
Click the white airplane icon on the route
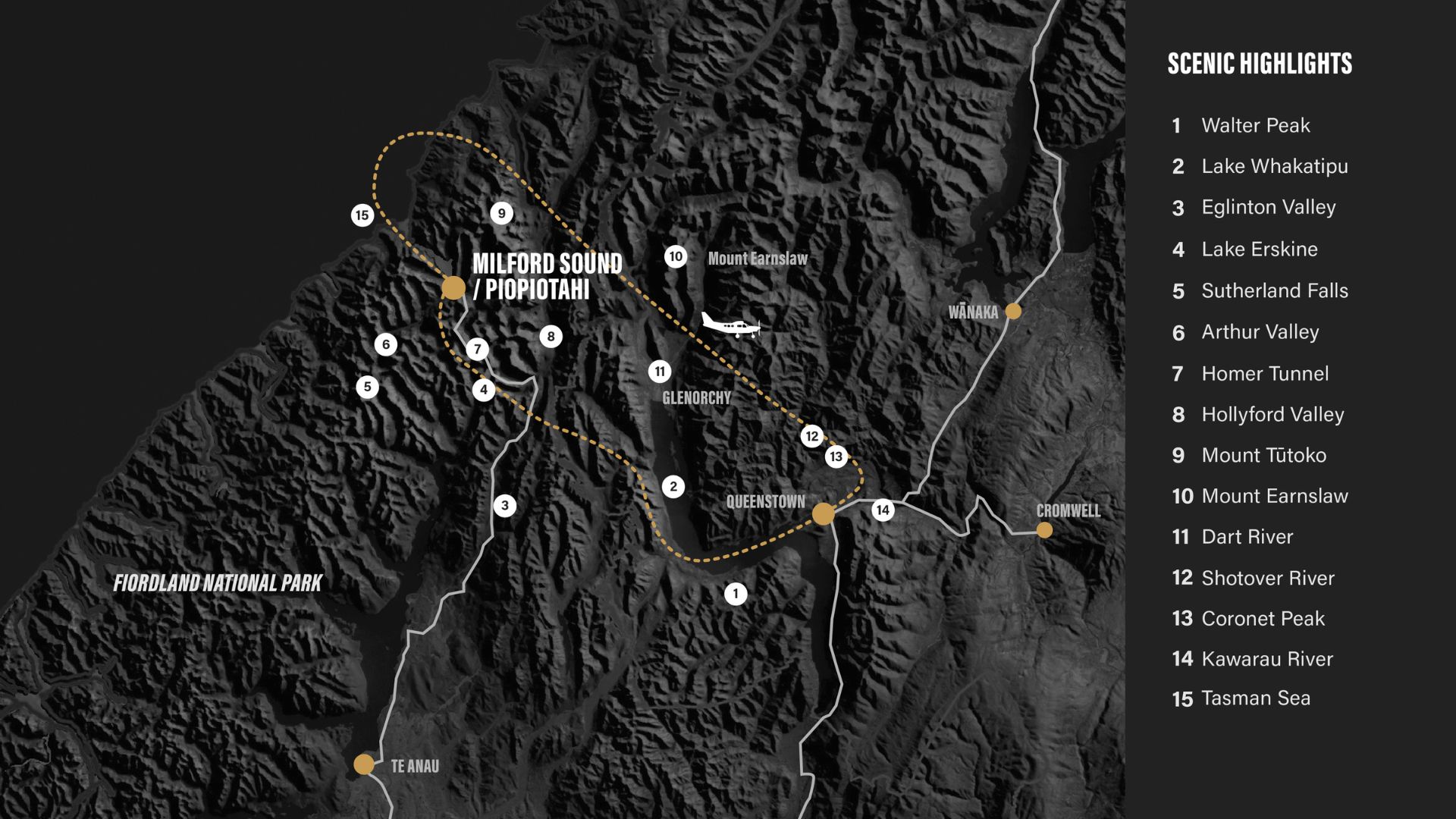click(730, 325)
